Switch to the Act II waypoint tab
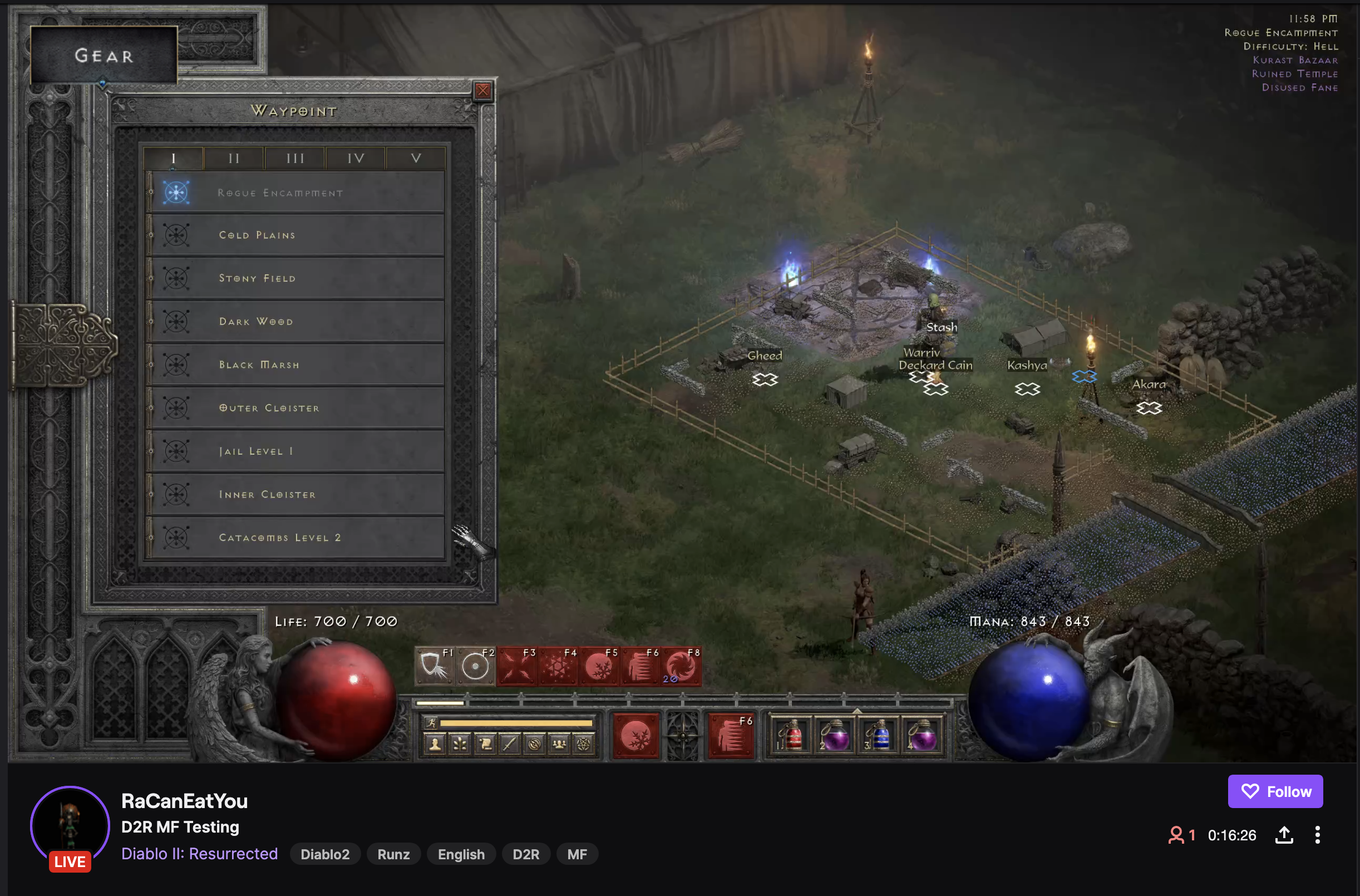Viewport: 1360px width, 896px height. pos(234,158)
